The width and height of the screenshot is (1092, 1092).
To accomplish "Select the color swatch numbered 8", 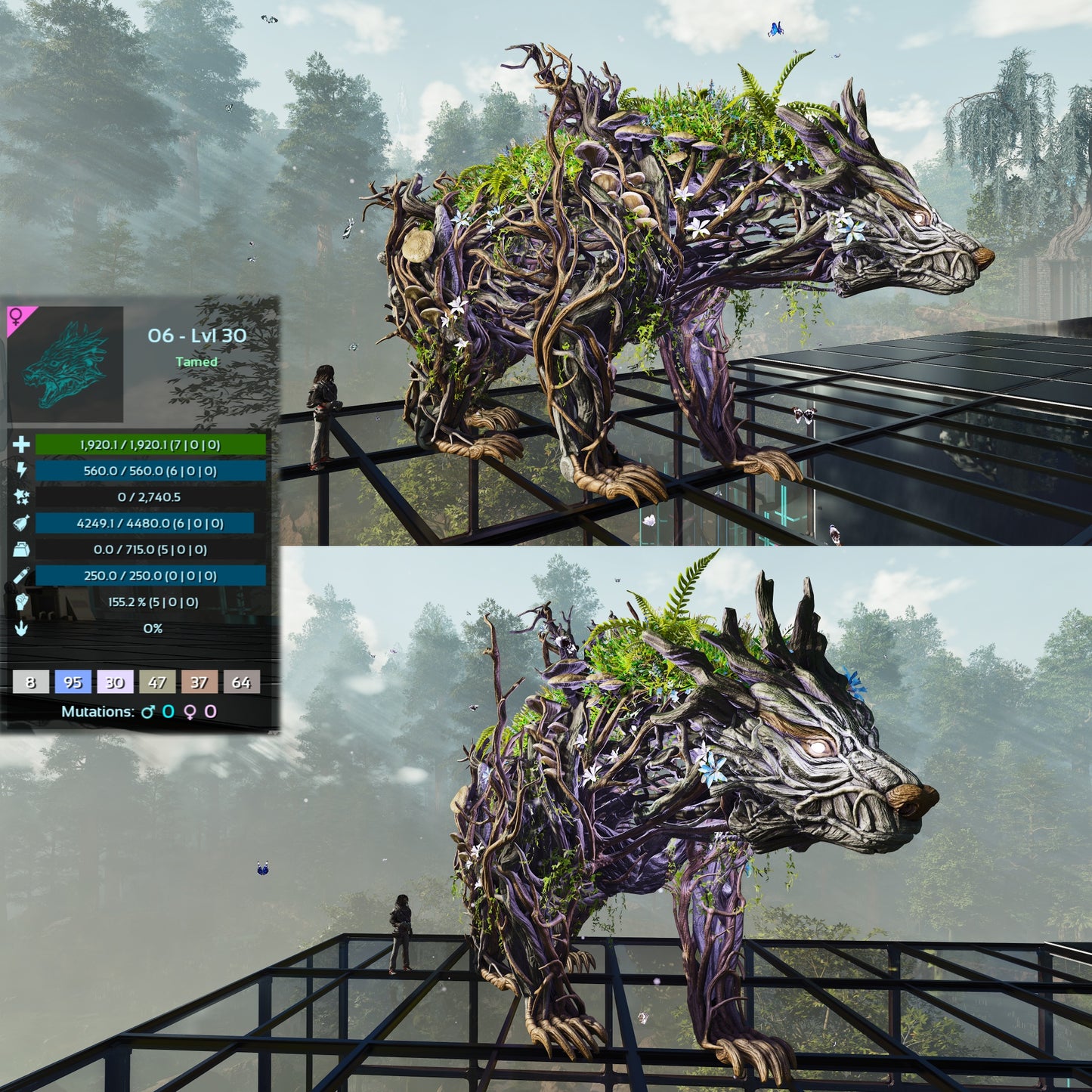I will (x=30, y=682).
